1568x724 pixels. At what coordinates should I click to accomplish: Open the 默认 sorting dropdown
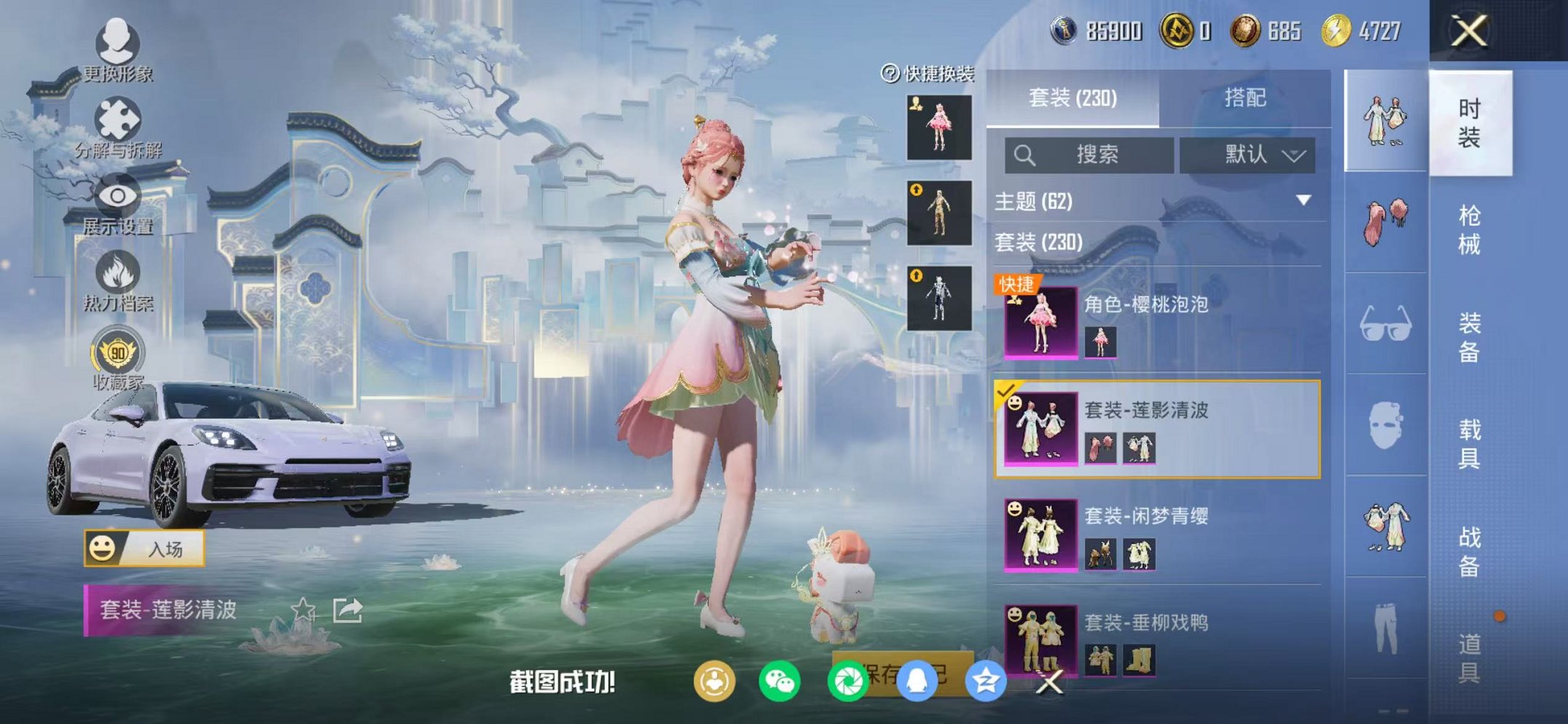point(1257,155)
